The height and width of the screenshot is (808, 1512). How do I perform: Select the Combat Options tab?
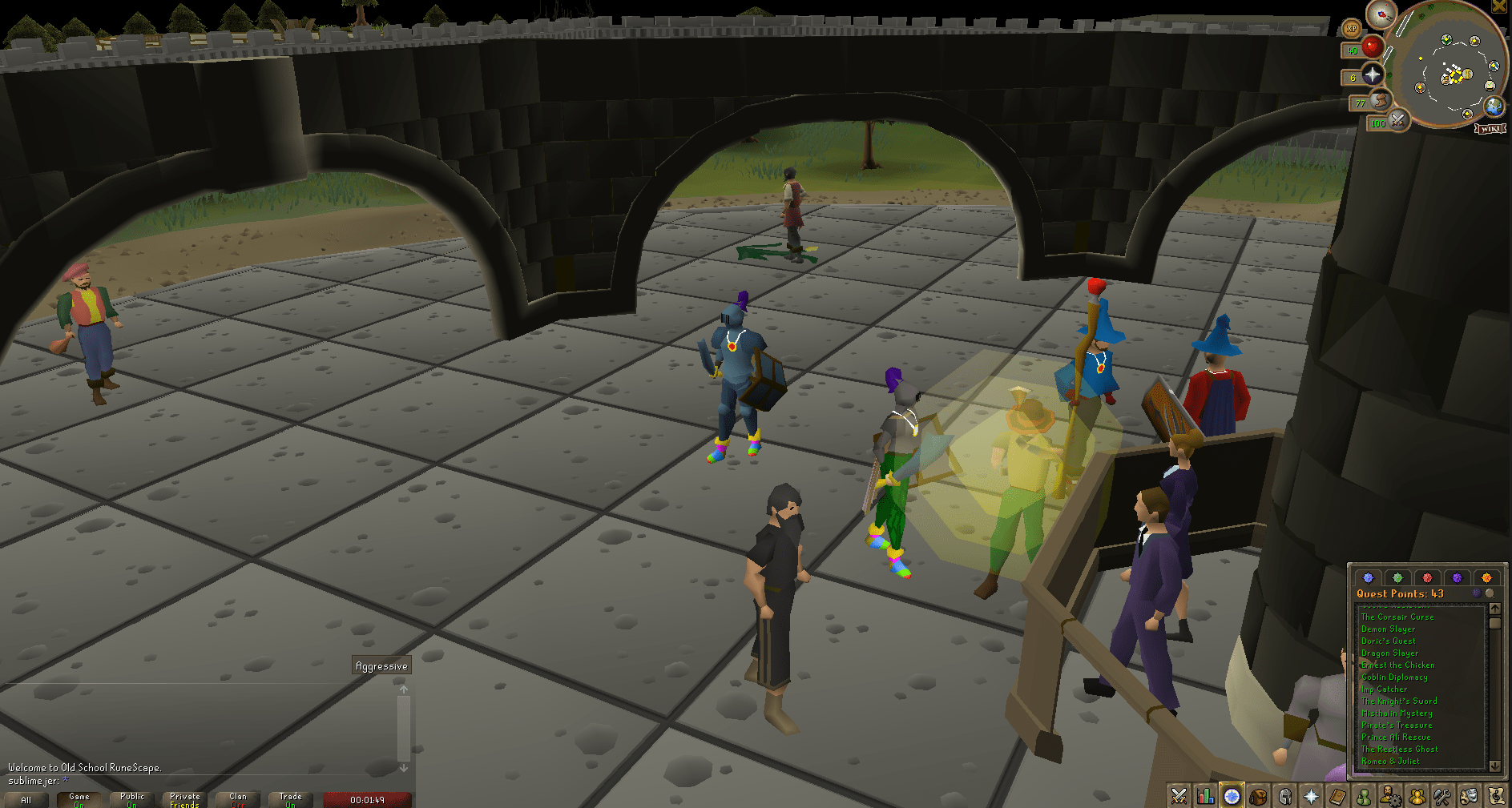pyautogui.click(x=1178, y=796)
